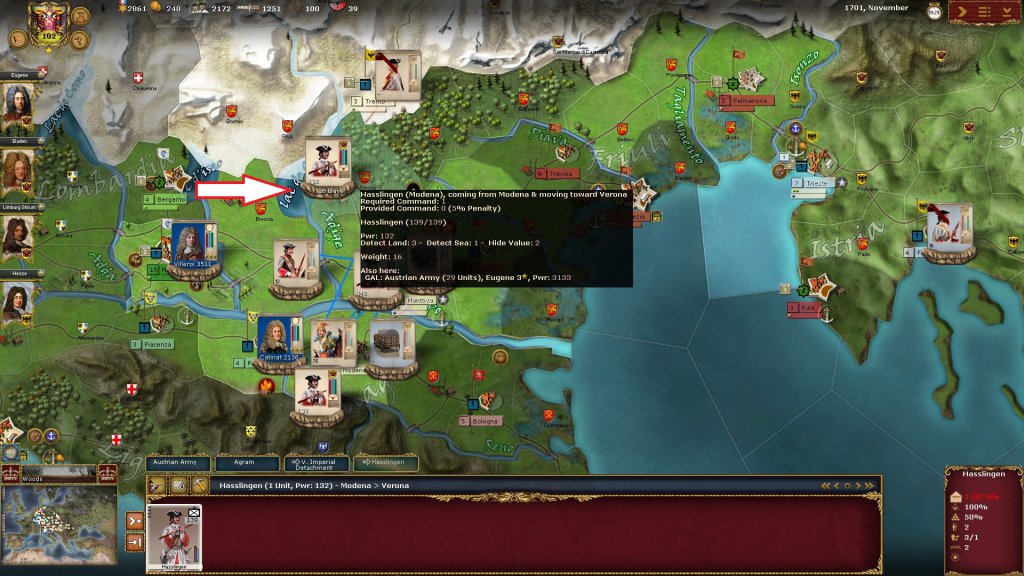Select the Austrian Army tab
The height and width of the screenshot is (576, 1024).
pos(182,463)
